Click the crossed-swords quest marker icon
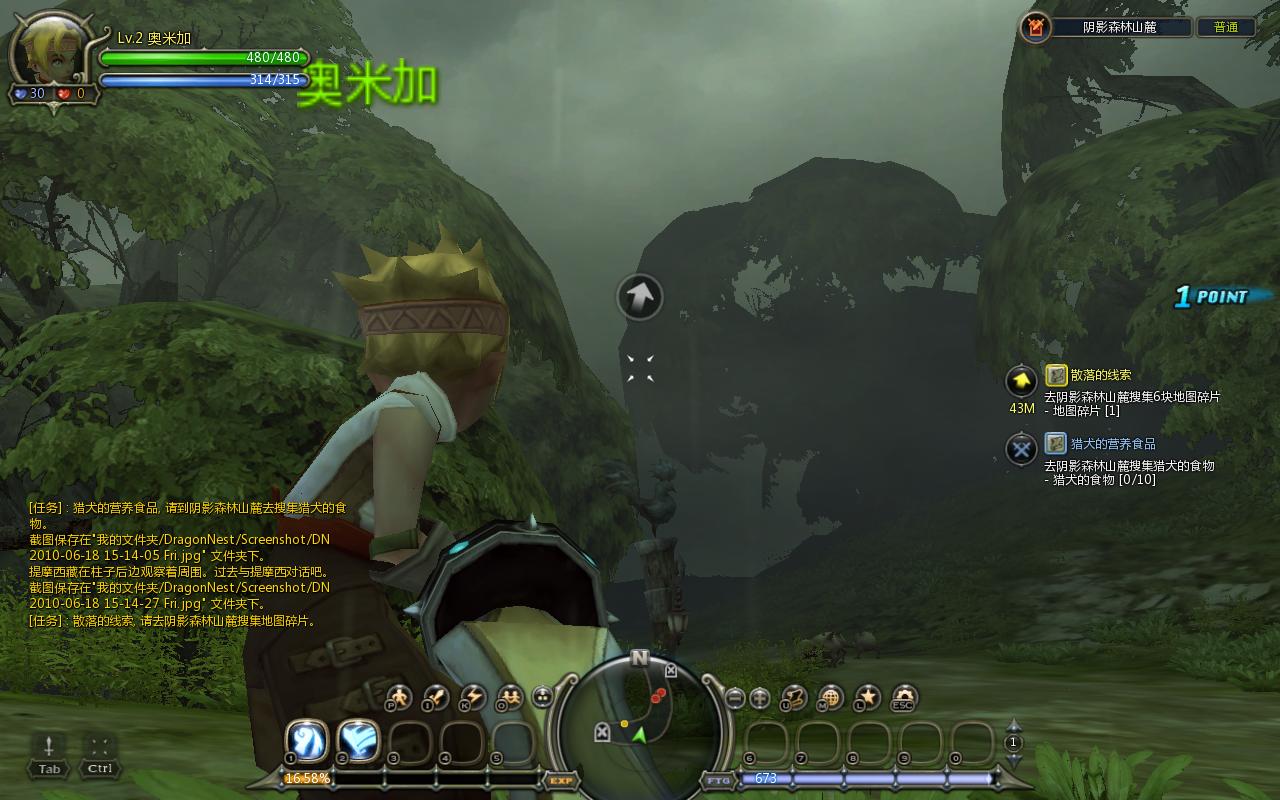Screen dimensions: 1280x800 point(1021,449)
